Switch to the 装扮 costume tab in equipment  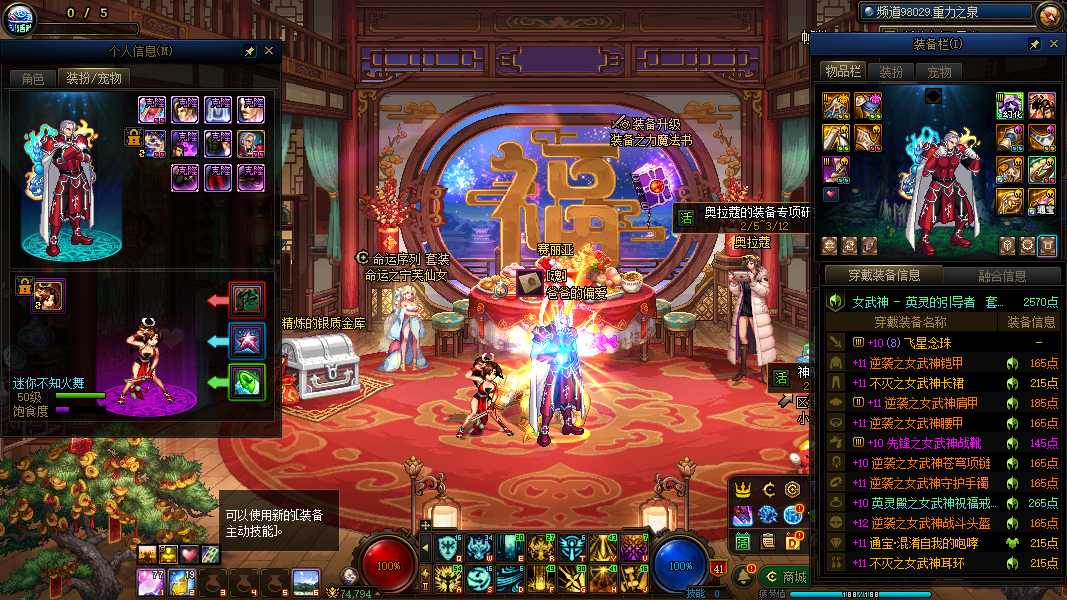[891, 72]
